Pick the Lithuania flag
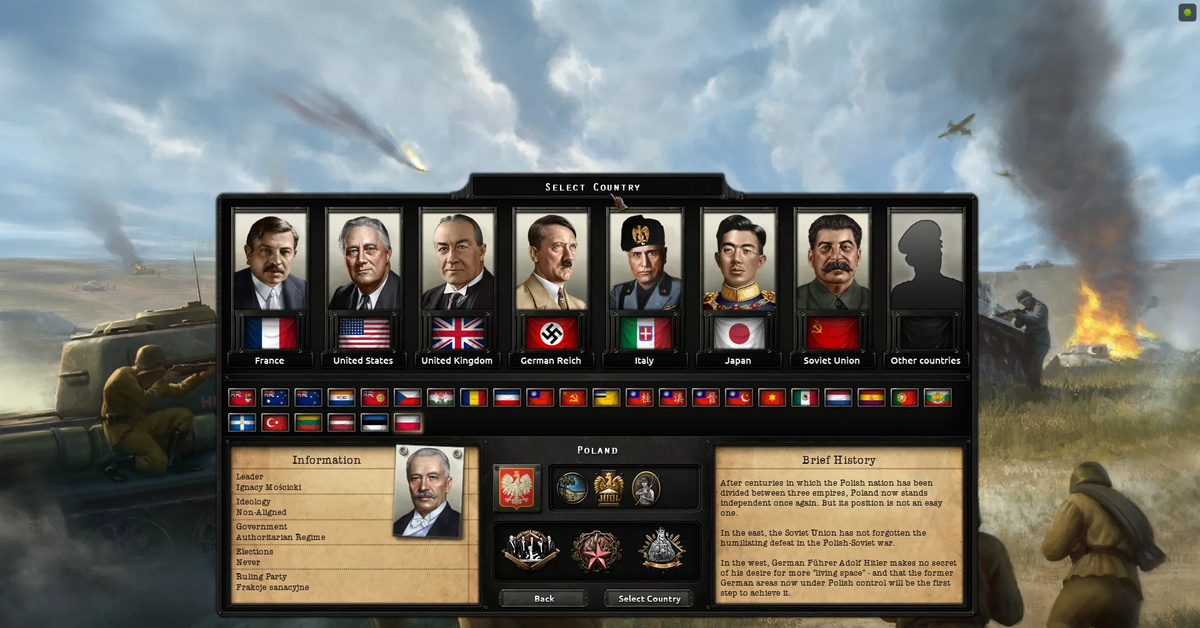 pyautogui.click(x=308, y=422)
